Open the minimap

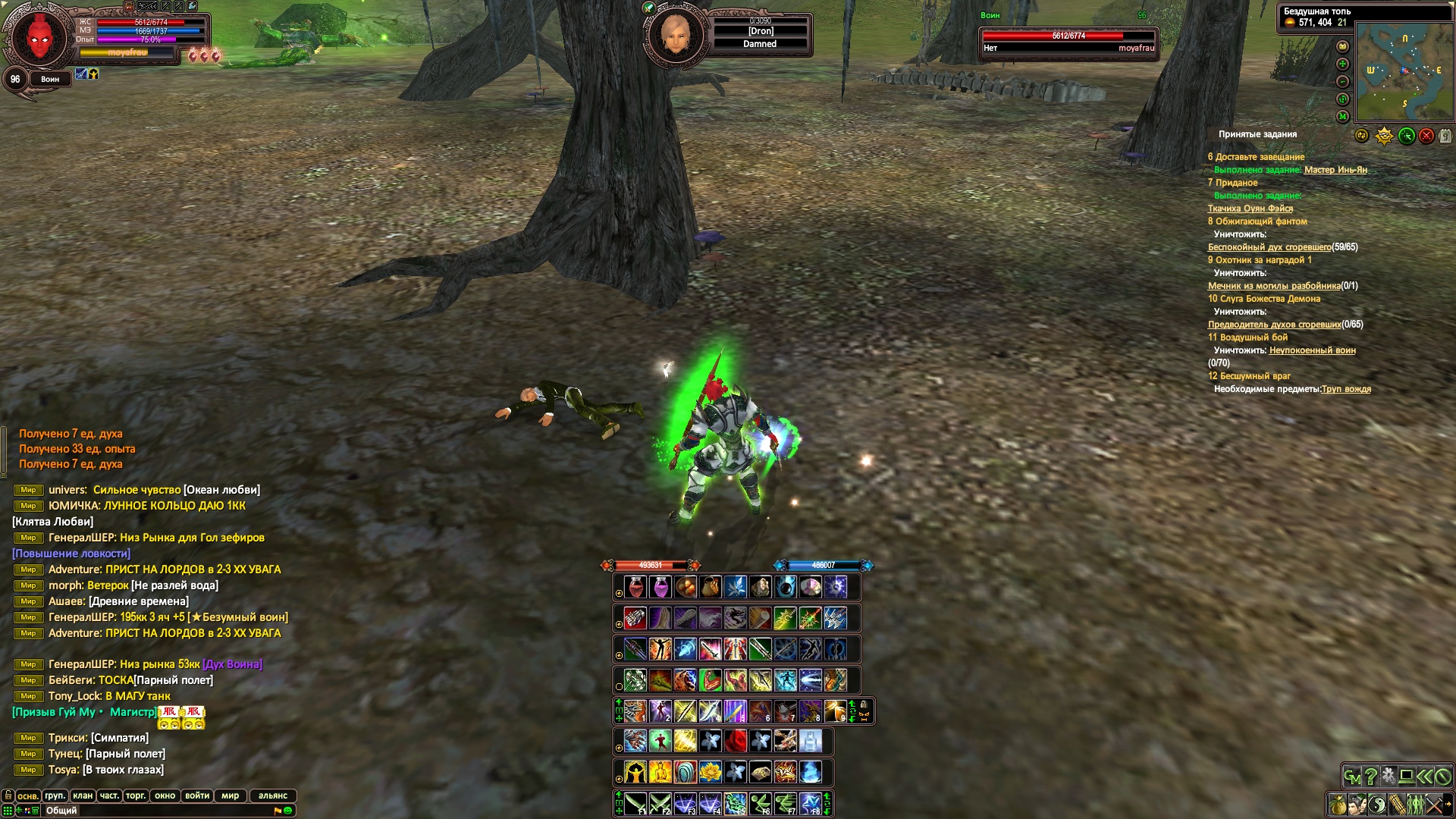(x=1404, y=72)
